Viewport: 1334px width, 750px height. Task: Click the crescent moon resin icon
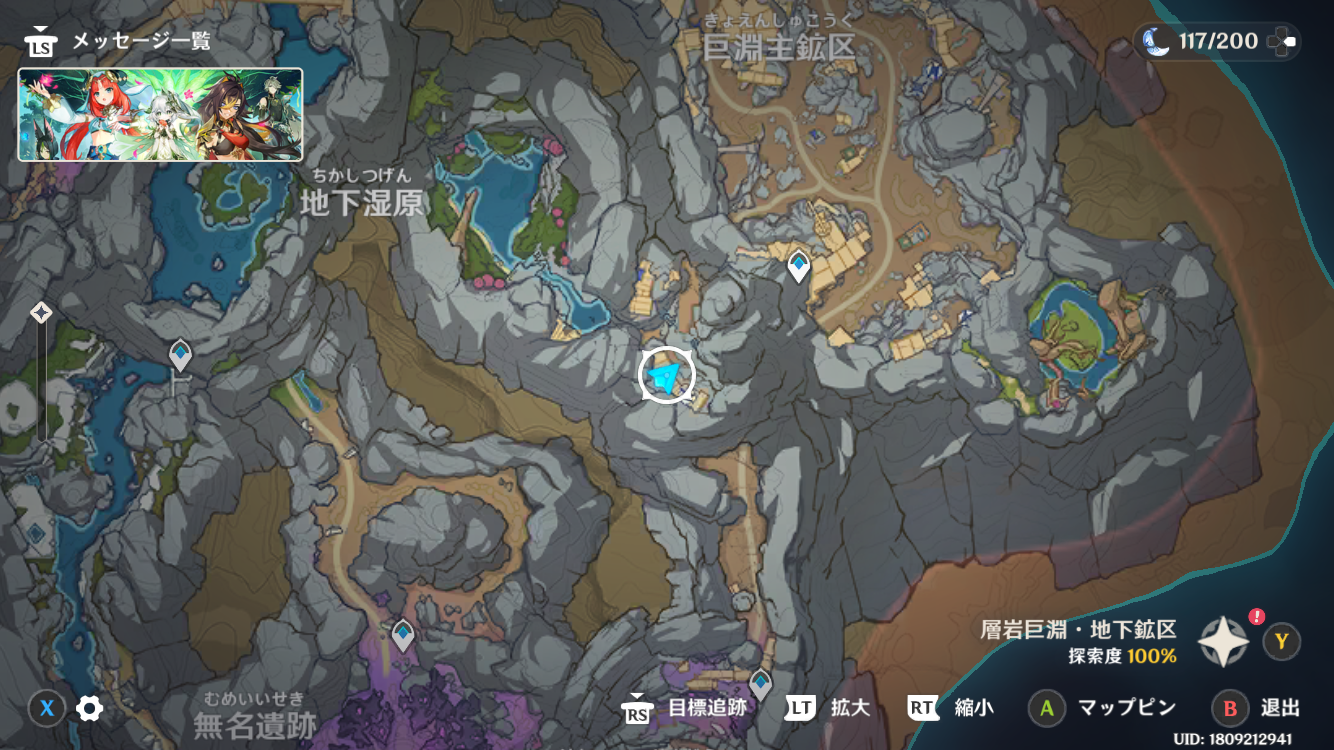tap(1157, 41)
